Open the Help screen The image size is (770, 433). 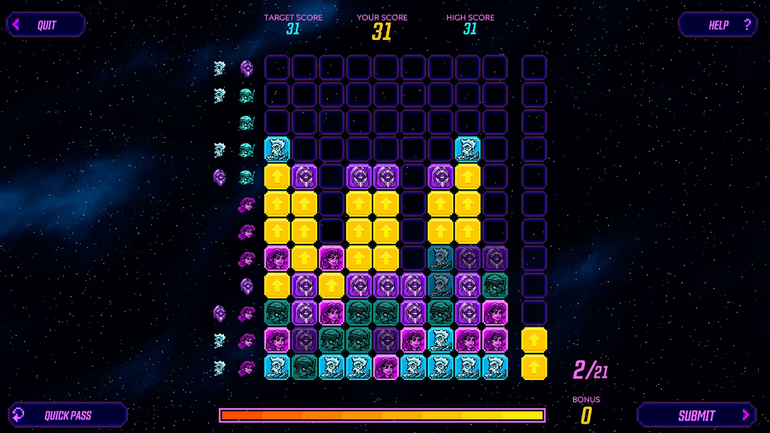[x=718, y=25]
